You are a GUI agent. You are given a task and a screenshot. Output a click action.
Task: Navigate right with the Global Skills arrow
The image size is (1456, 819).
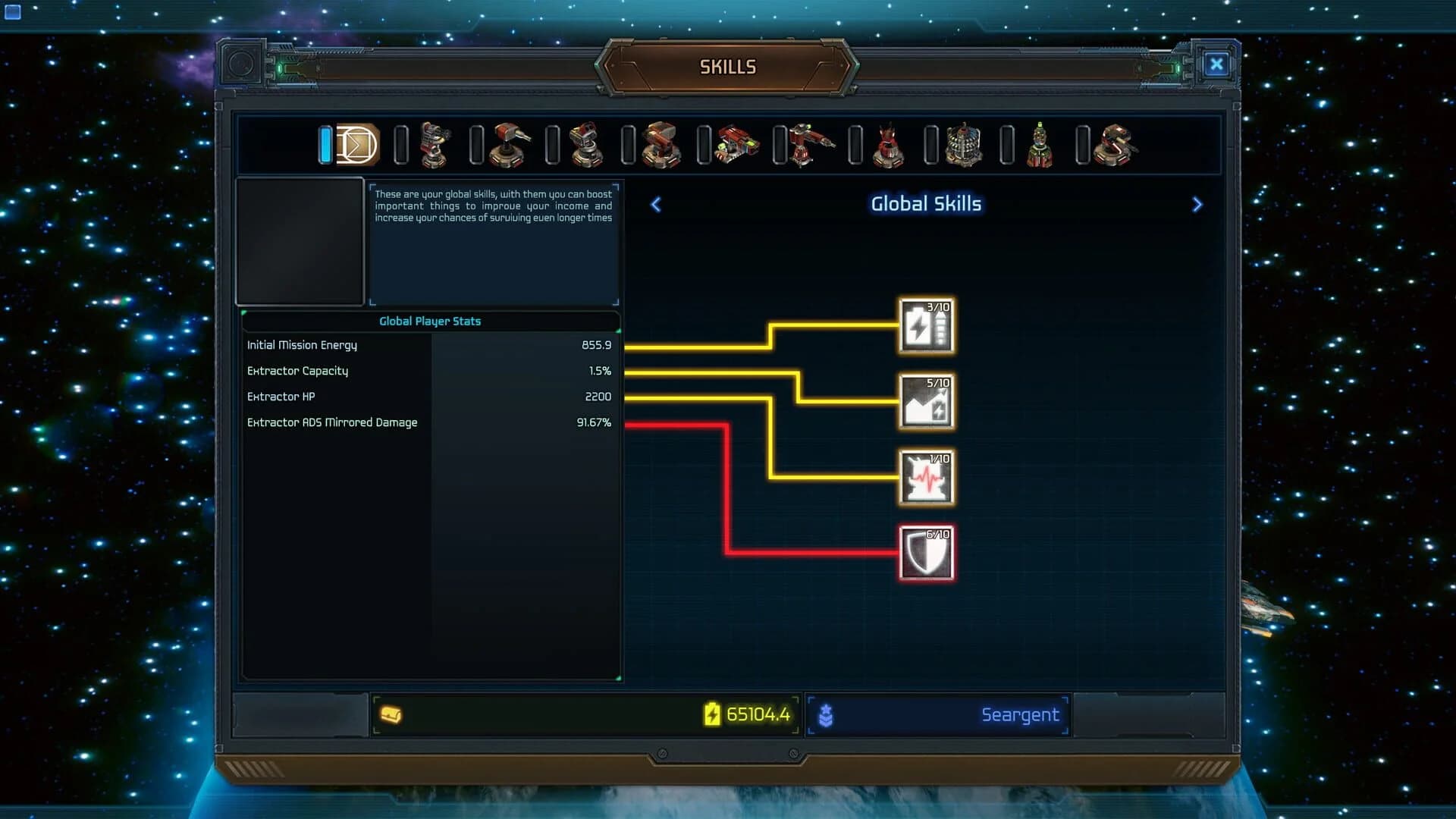click(1197, 205)
